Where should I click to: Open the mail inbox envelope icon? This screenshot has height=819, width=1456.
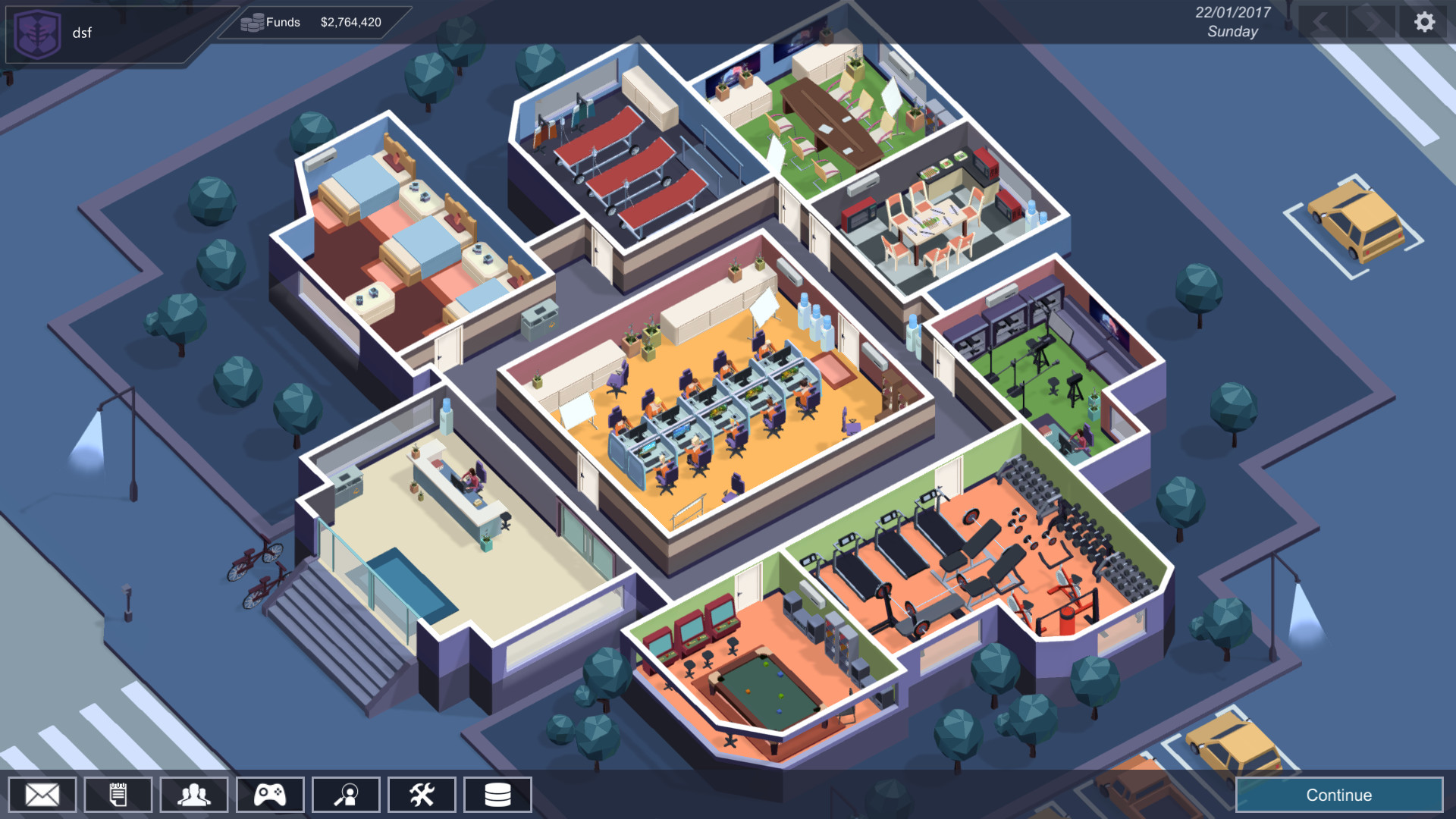[x=42, y=794]
